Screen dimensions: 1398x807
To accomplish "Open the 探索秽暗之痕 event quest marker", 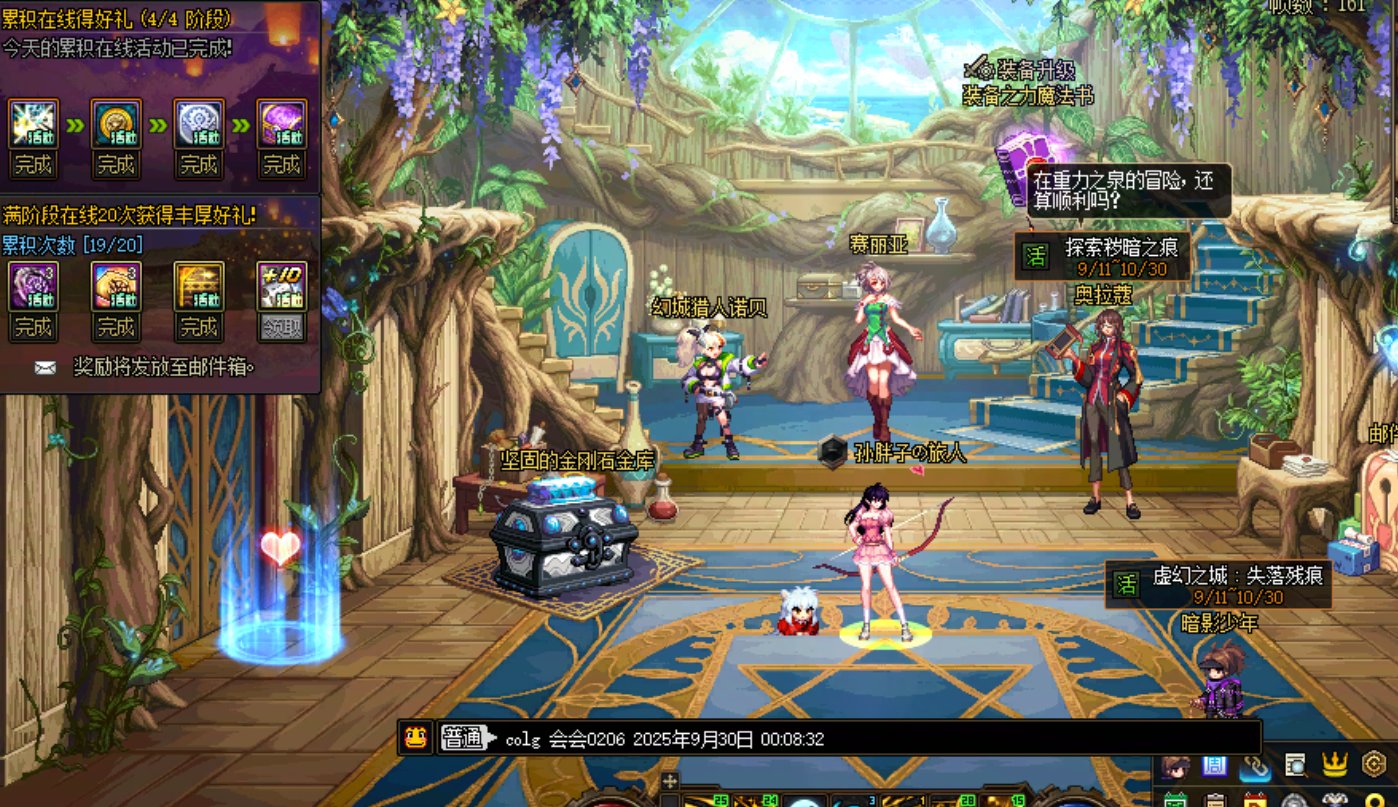I will tap(1103, 256).
